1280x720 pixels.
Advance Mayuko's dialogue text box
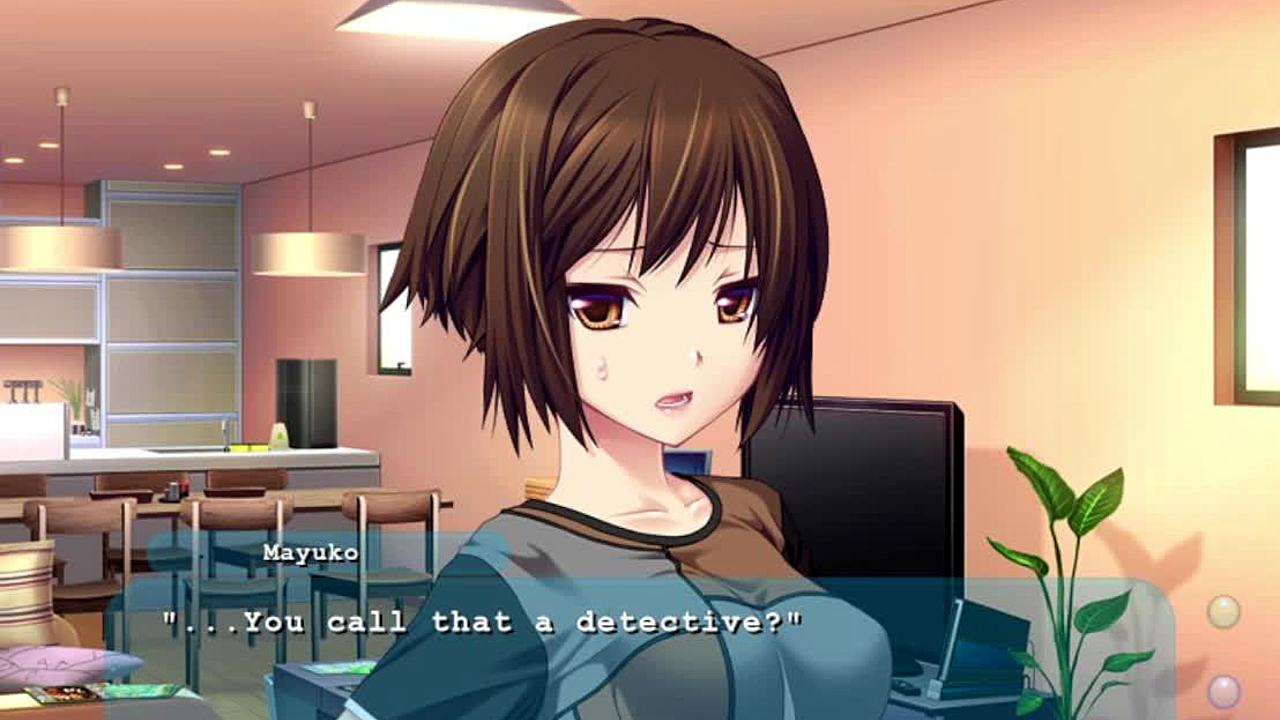pyautogui.click(x=640, y=640)
